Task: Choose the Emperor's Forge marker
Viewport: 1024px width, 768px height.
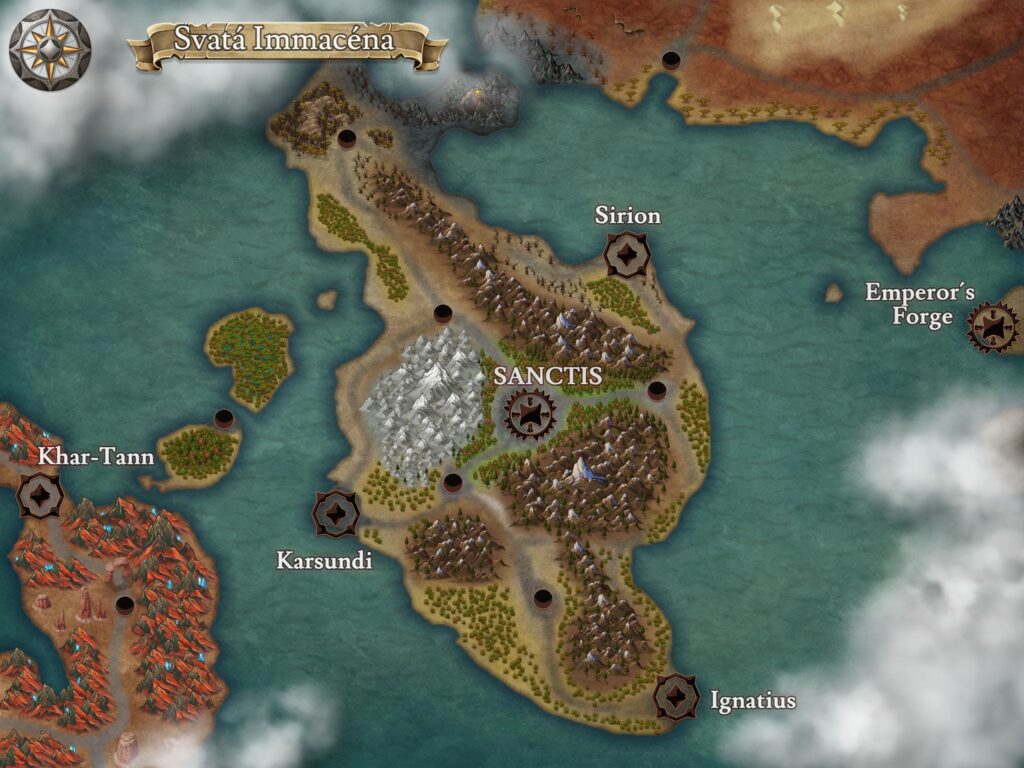Action: [x=992, y=327]
